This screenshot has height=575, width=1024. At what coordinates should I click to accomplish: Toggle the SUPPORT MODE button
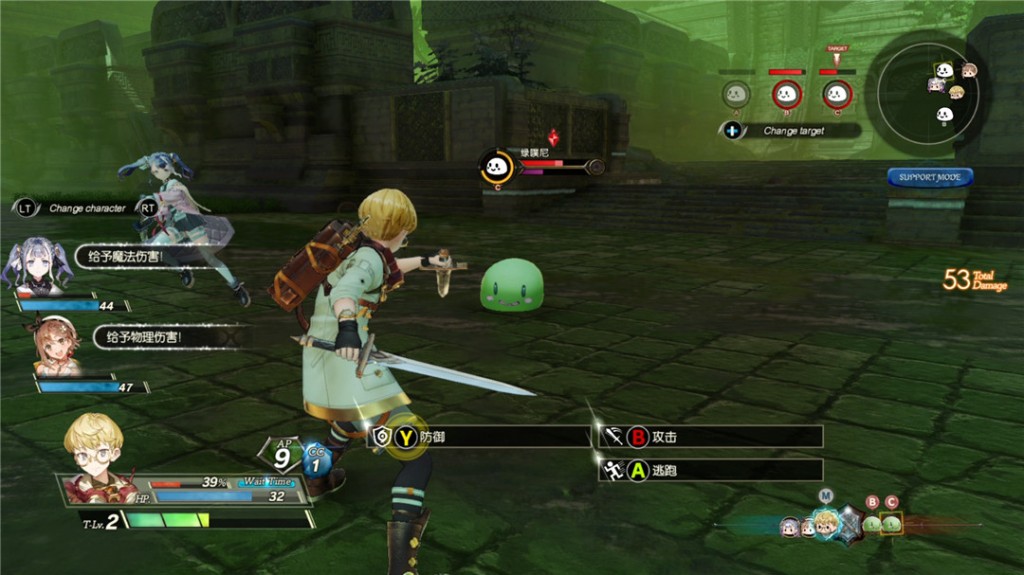[930, 177]
